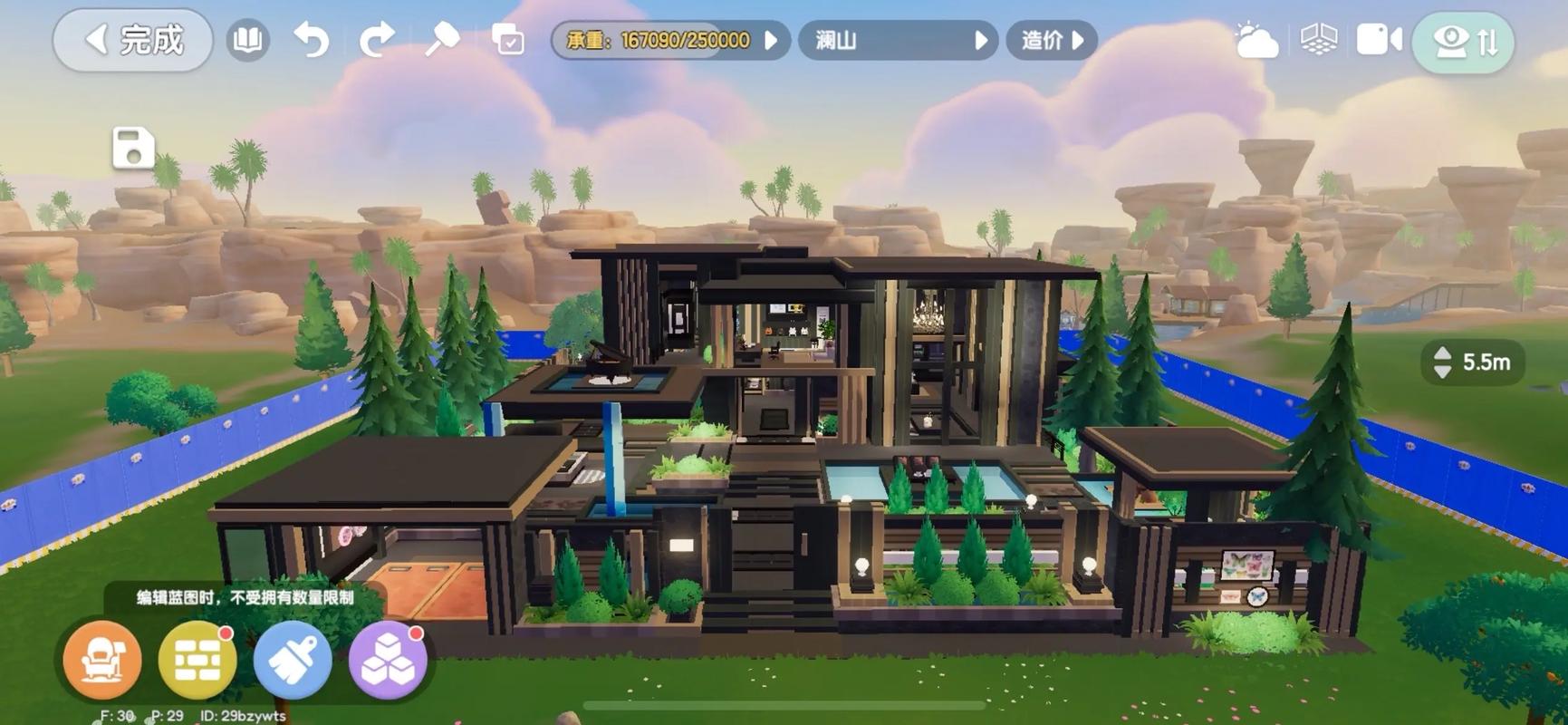Show the 造价 cost details
1568x725 pixels.
[1052, 41]
